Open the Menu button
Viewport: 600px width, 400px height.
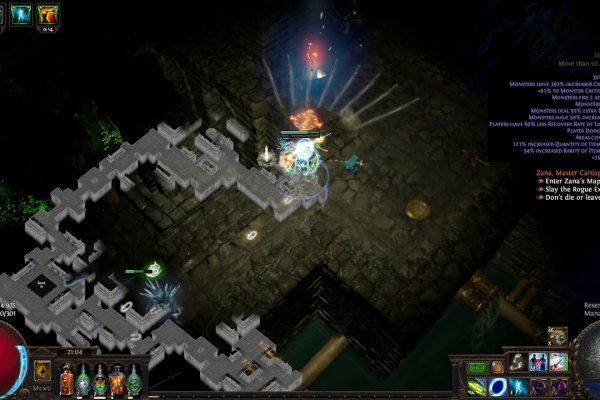tap(42, 372)
